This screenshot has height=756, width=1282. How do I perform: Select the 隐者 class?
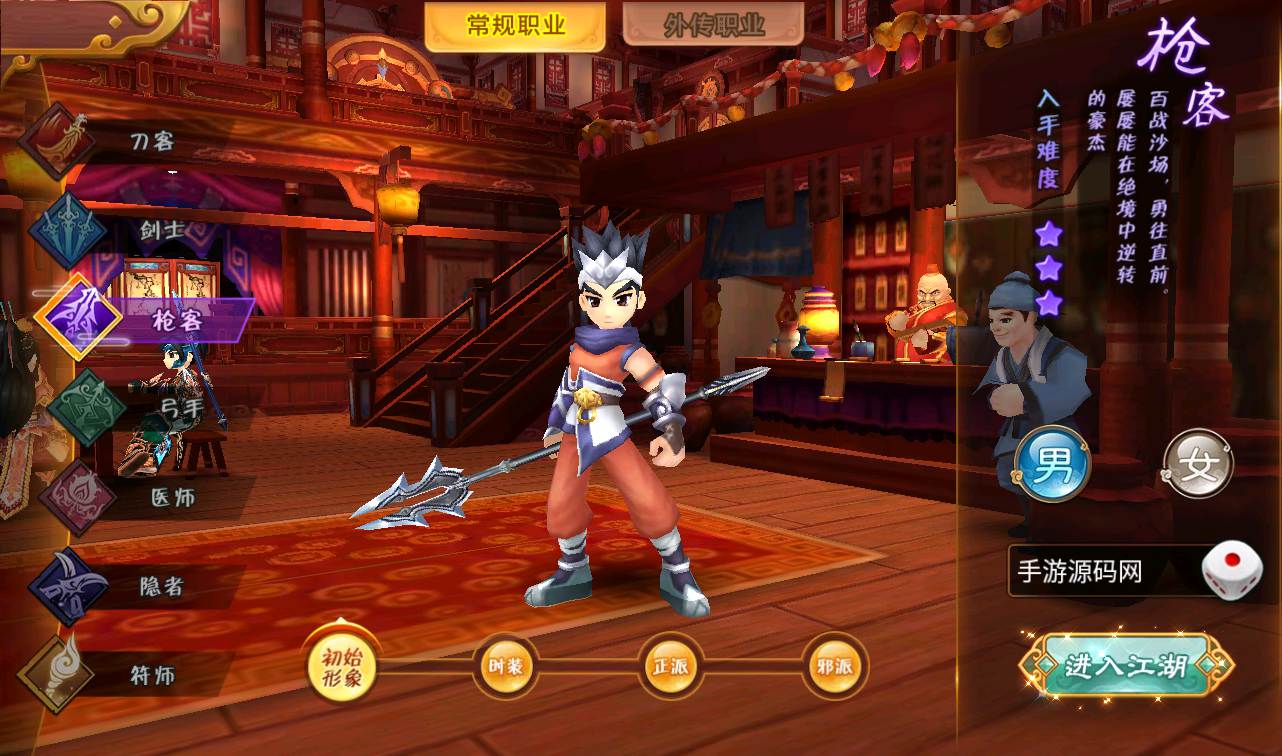click(160, 586)
